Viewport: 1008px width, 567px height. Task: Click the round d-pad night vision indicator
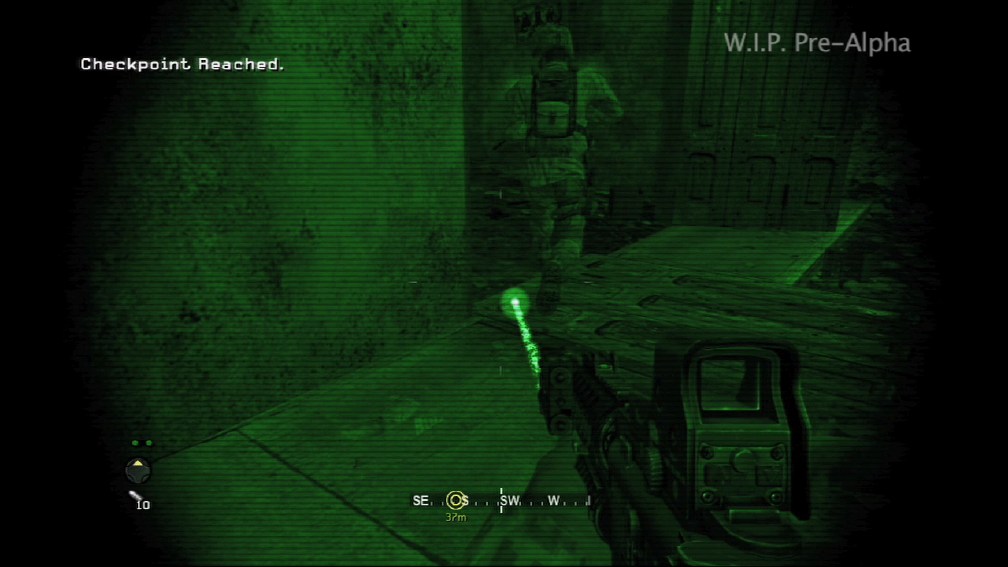(x=138, y=469)
